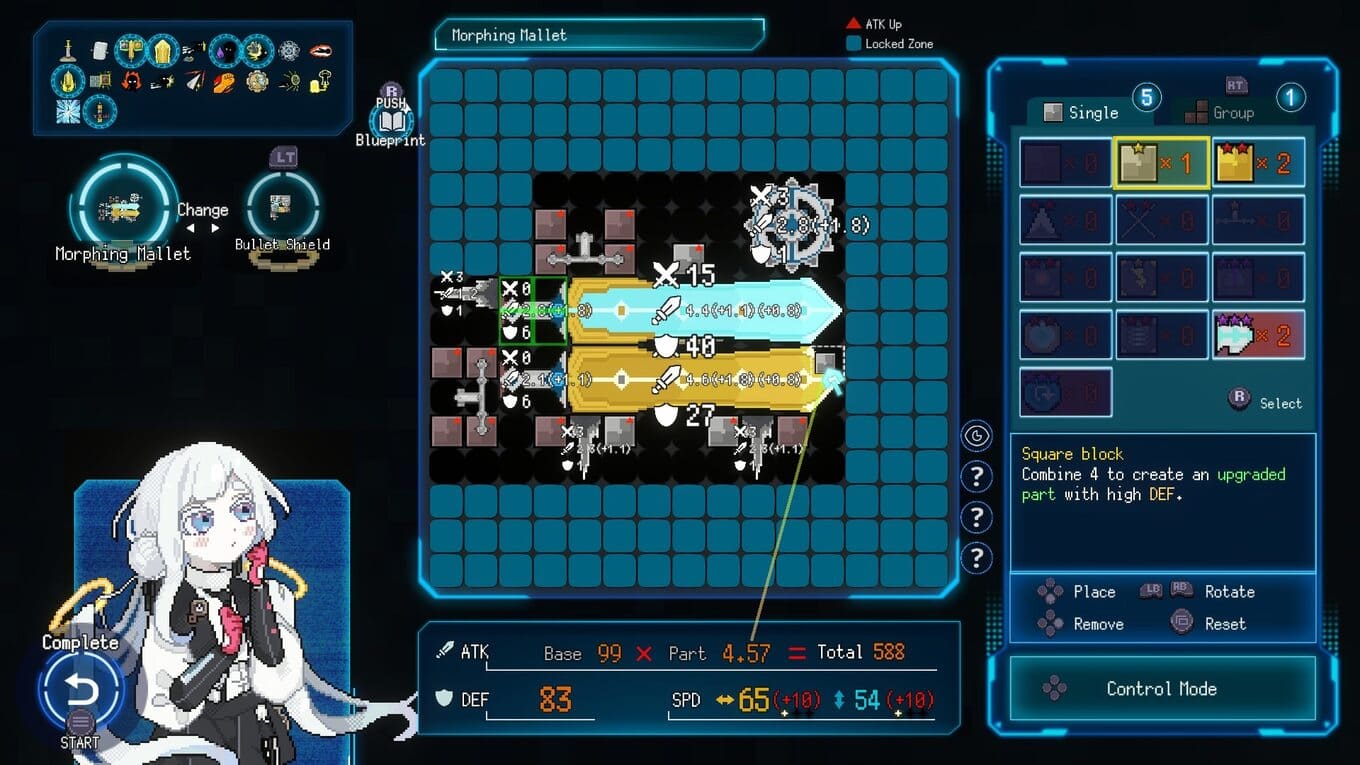This screenshot has width=1360, height=765.
Task: Click the cyan blade on the grid
Action: pos(700,312)
